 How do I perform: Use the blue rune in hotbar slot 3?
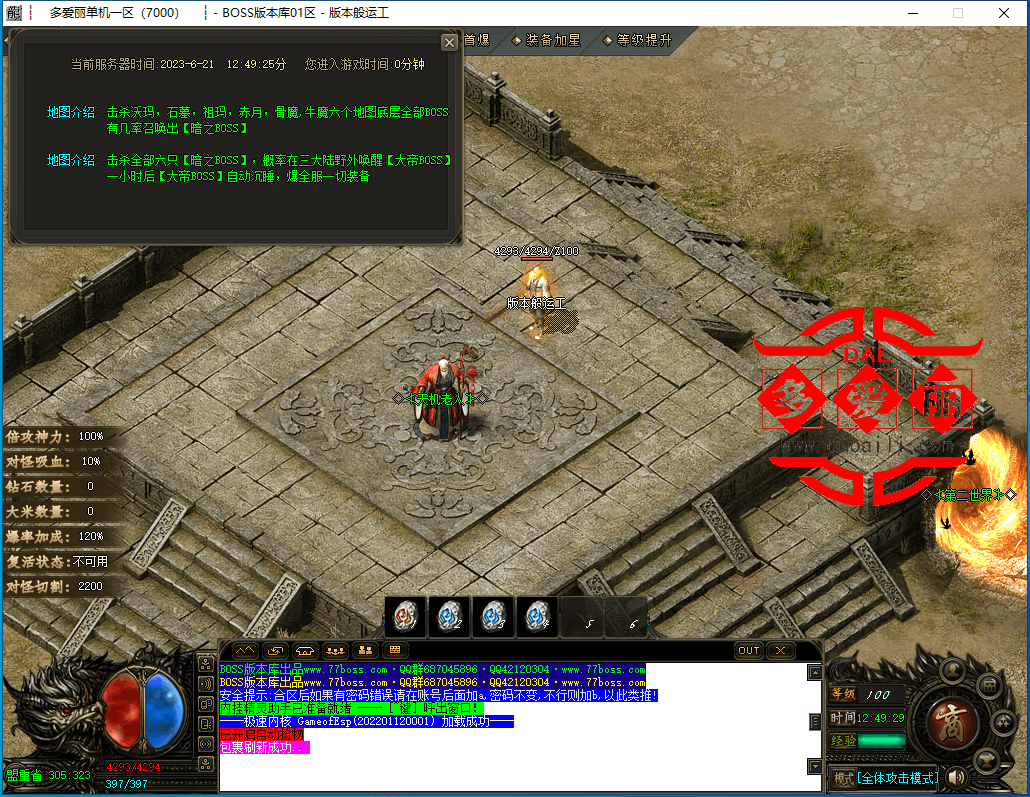493,616
